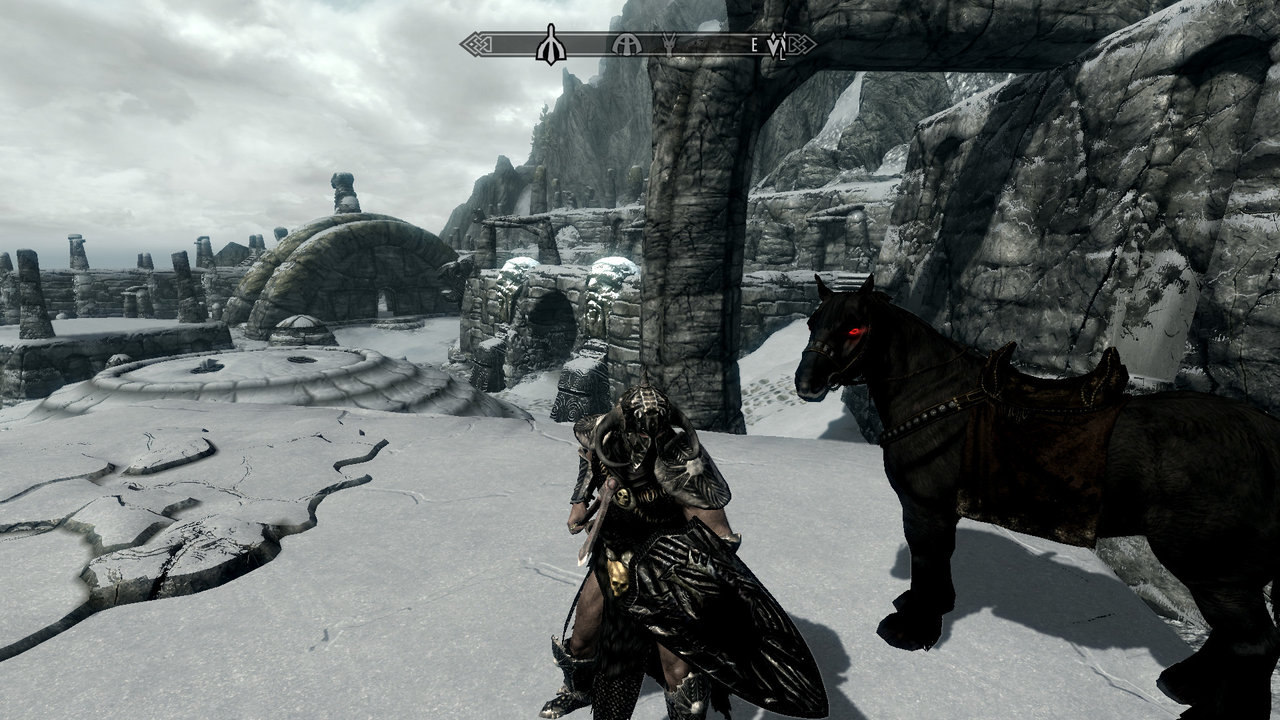
Task: Select the dragon head marker on the compass
Action: tap(668, 44)
